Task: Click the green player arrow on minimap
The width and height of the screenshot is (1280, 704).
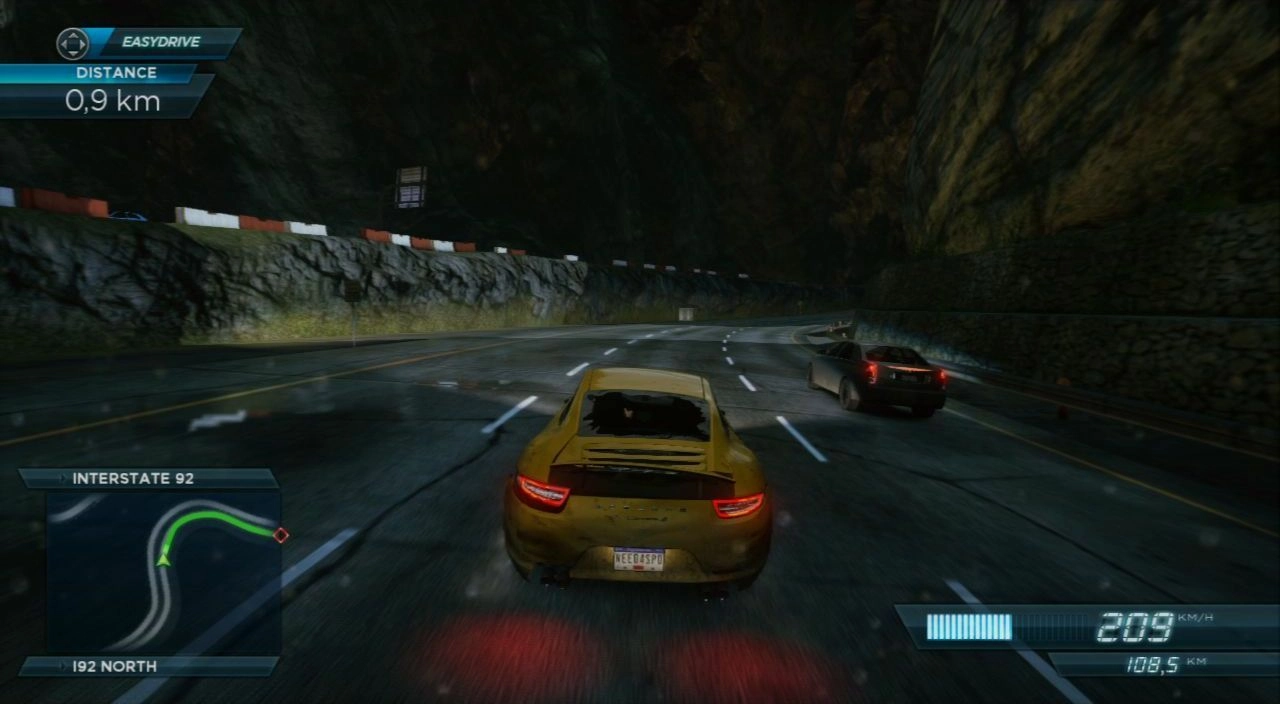Action: tap(163, 558)
